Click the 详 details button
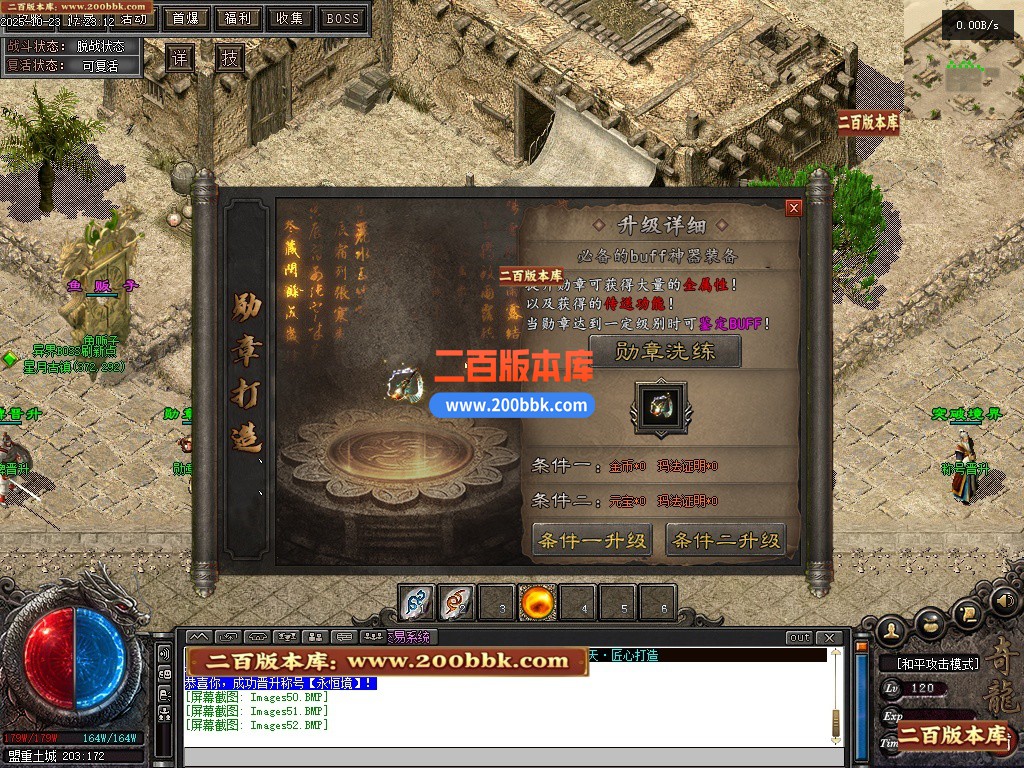The image size is (1024, 768). (180, 59)
